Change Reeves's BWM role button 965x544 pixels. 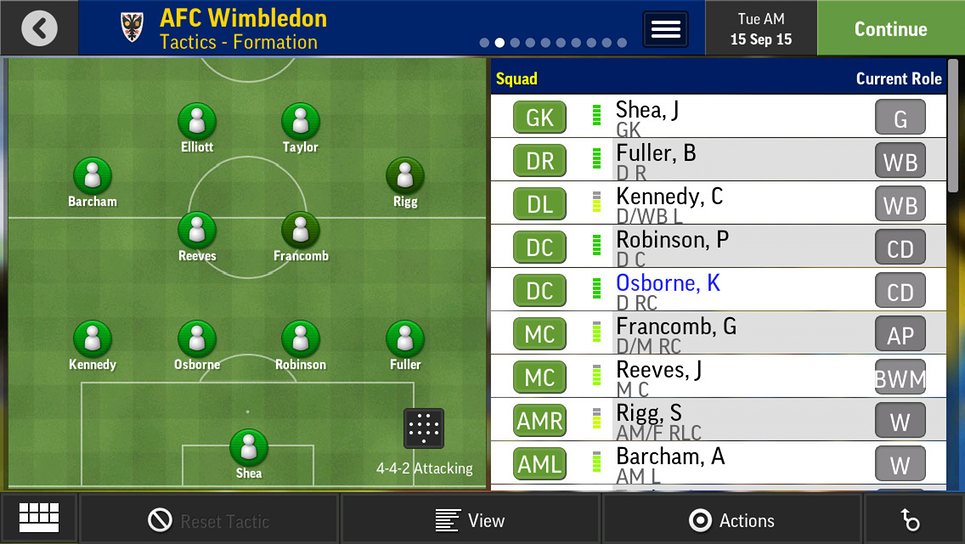(x=900, y=378)
